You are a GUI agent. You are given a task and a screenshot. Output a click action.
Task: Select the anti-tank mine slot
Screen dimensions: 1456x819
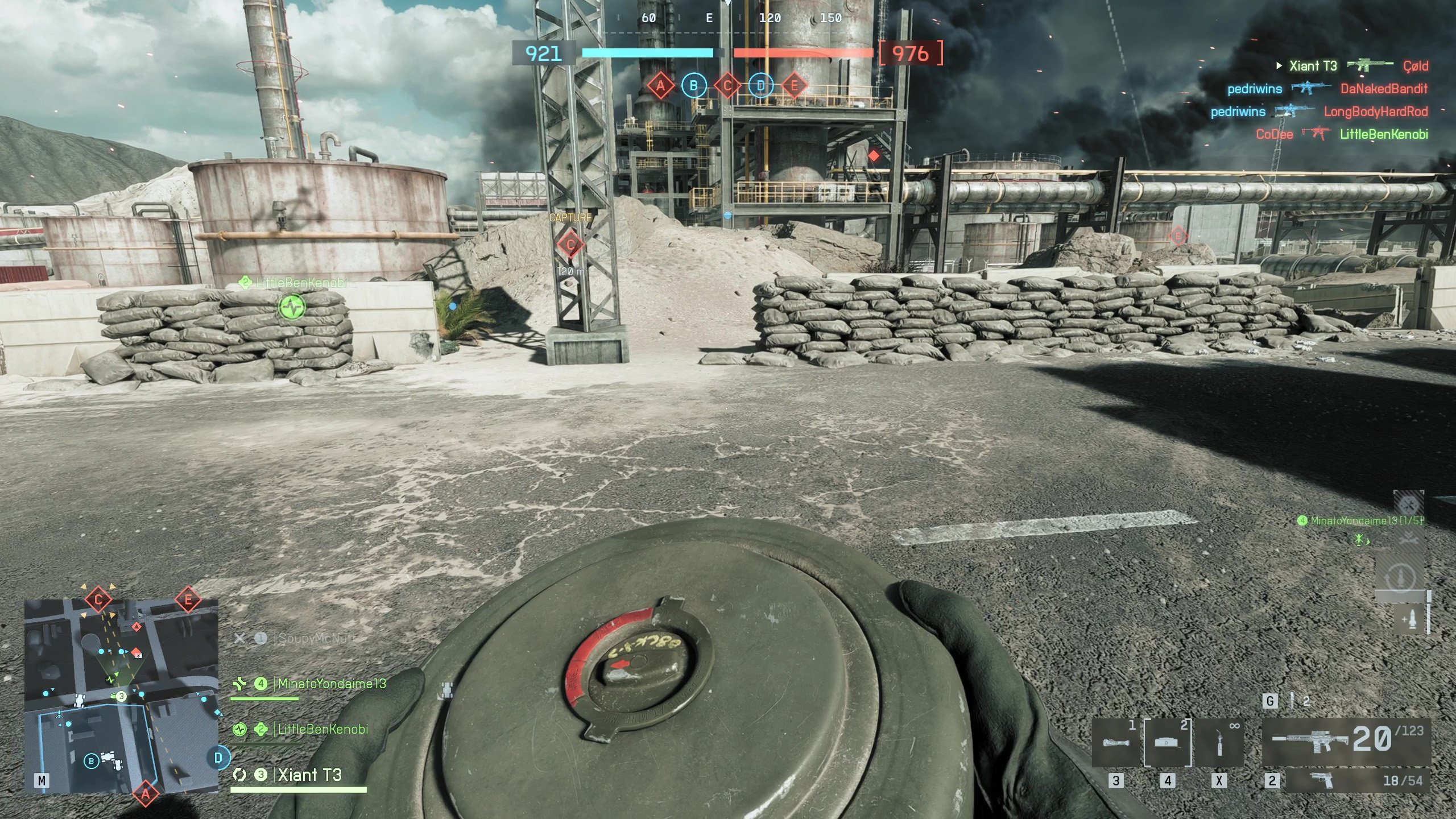[x=1168, y=743]
